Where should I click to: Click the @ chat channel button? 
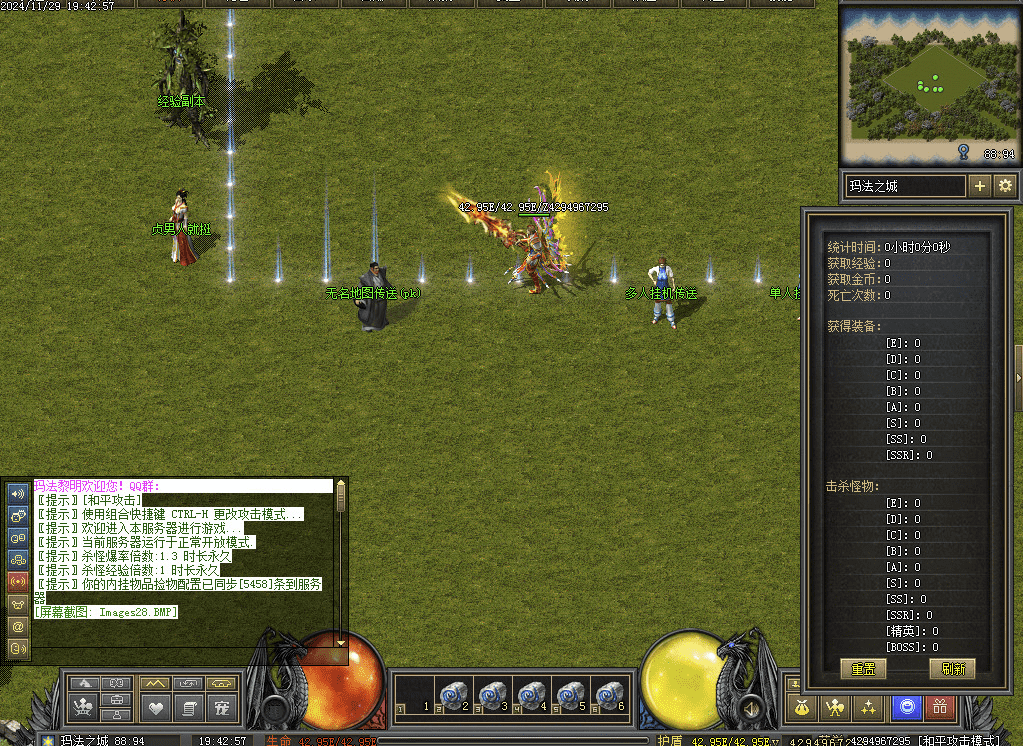tap(17, 625)
